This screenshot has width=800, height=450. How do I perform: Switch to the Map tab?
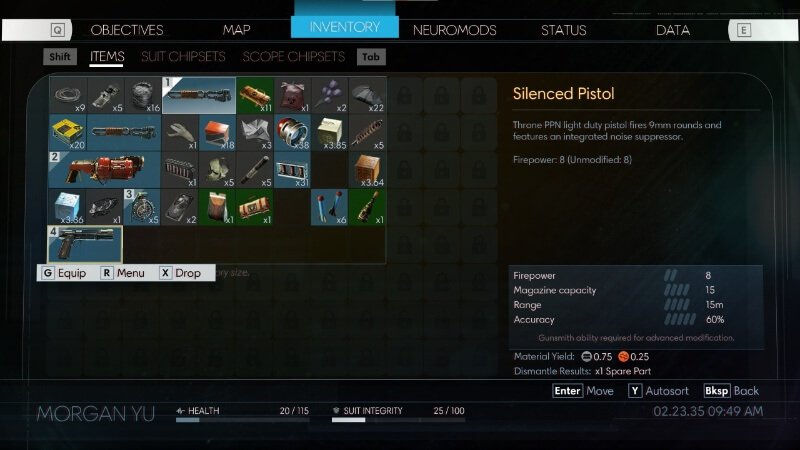[x=237, y=30]
